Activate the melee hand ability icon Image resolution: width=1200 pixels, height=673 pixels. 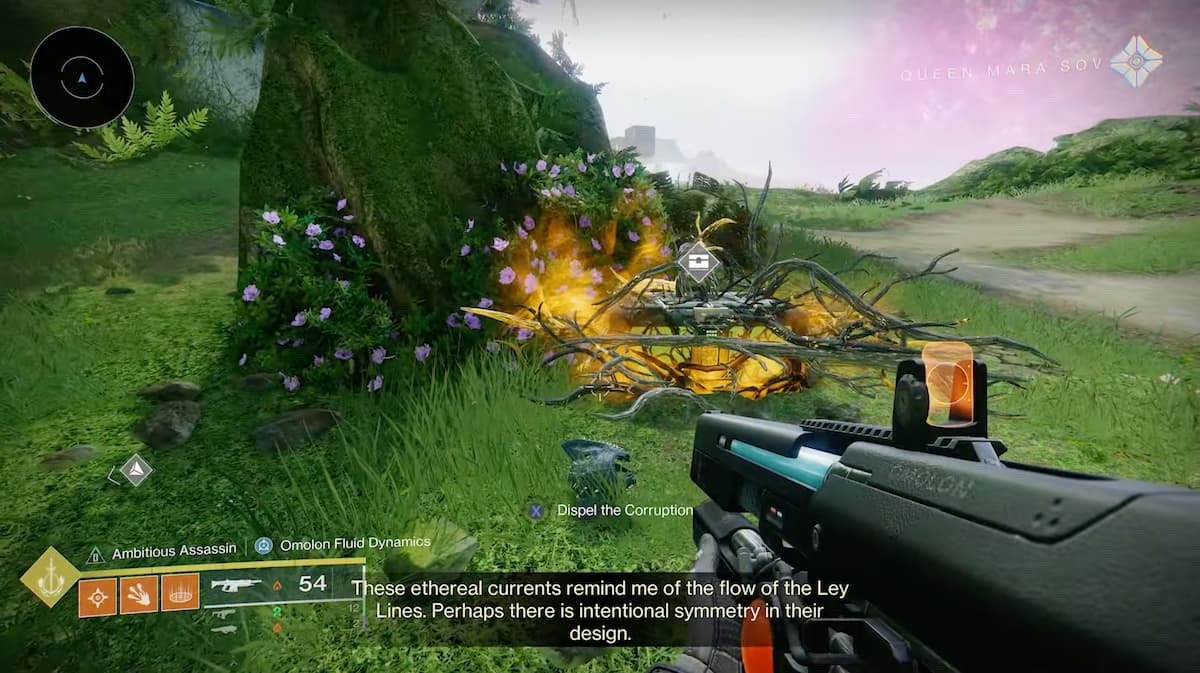(x=139, y=595)
